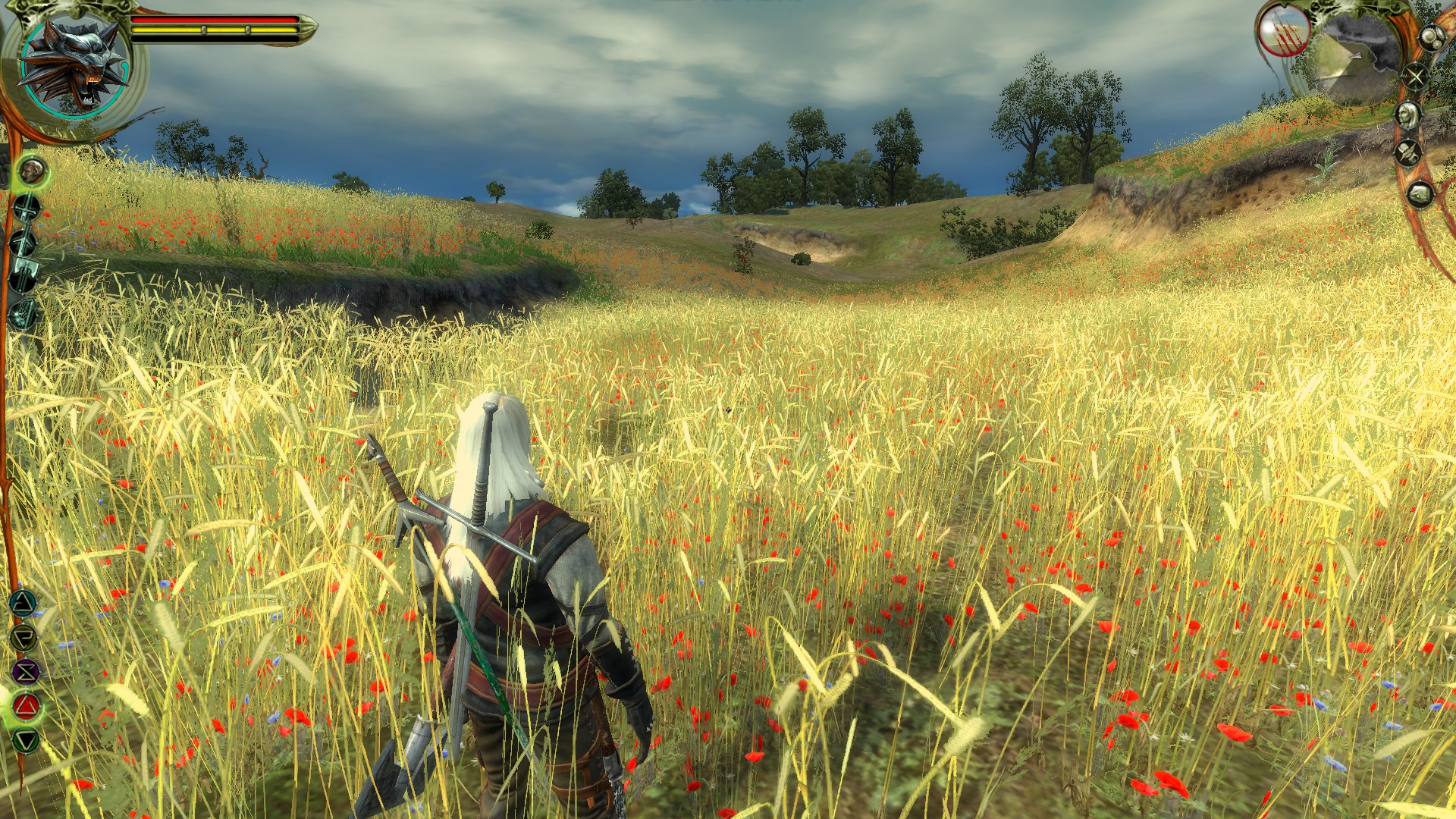
Task: Select the purple Yrden sign
Action: tap(26, 672)
